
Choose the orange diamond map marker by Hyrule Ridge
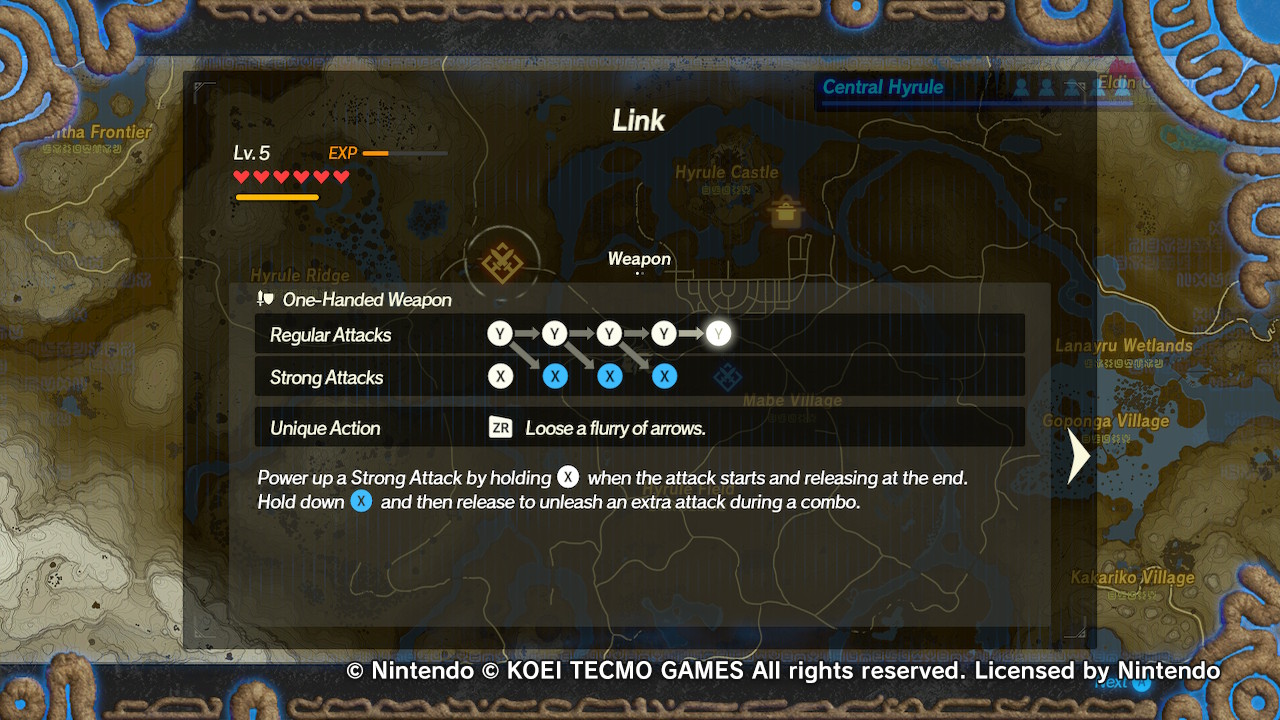click(x=502, y=263)
